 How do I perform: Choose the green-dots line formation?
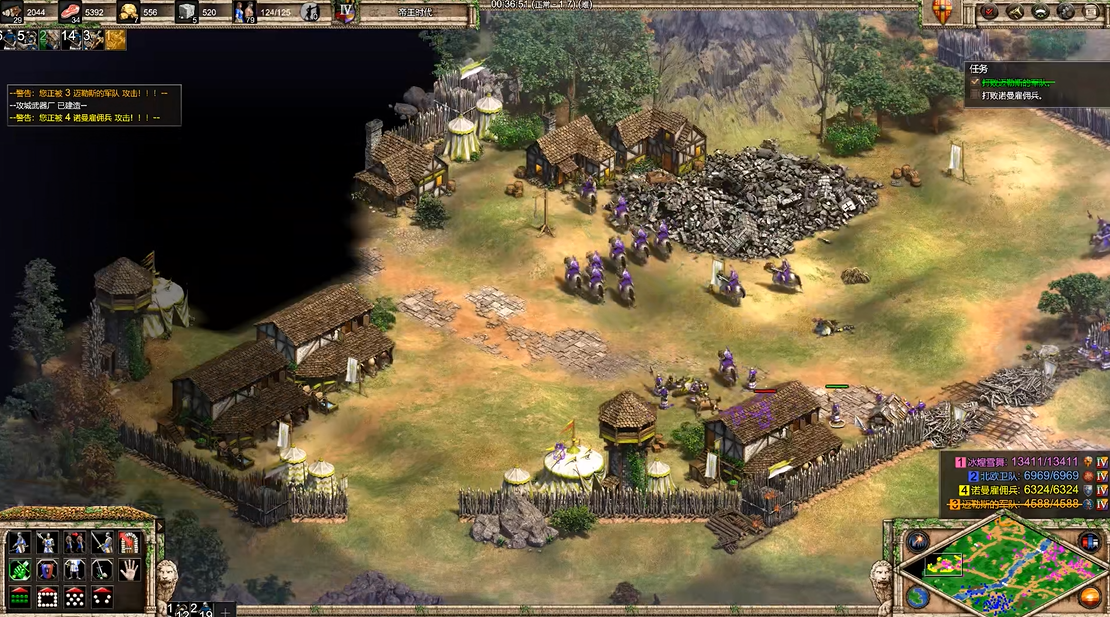click(19, 597)
